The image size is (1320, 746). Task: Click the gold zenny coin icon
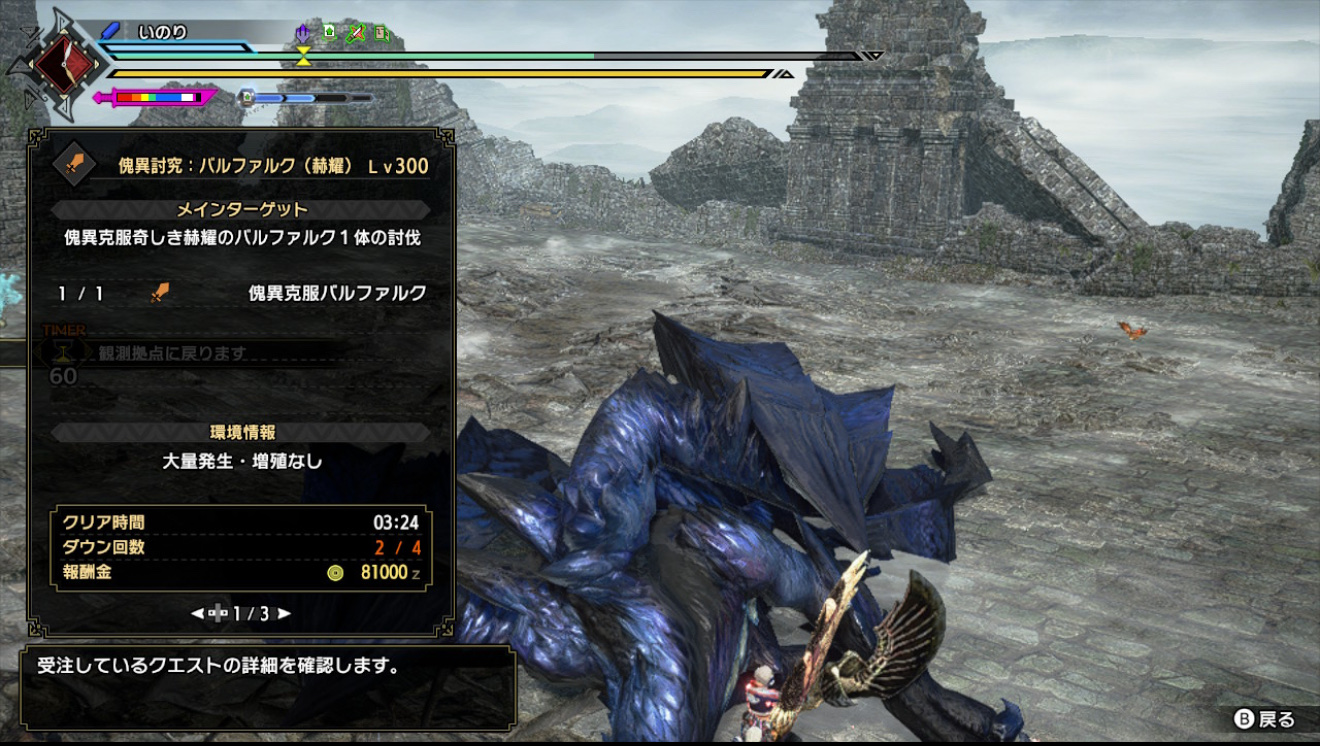pos(336,573)
